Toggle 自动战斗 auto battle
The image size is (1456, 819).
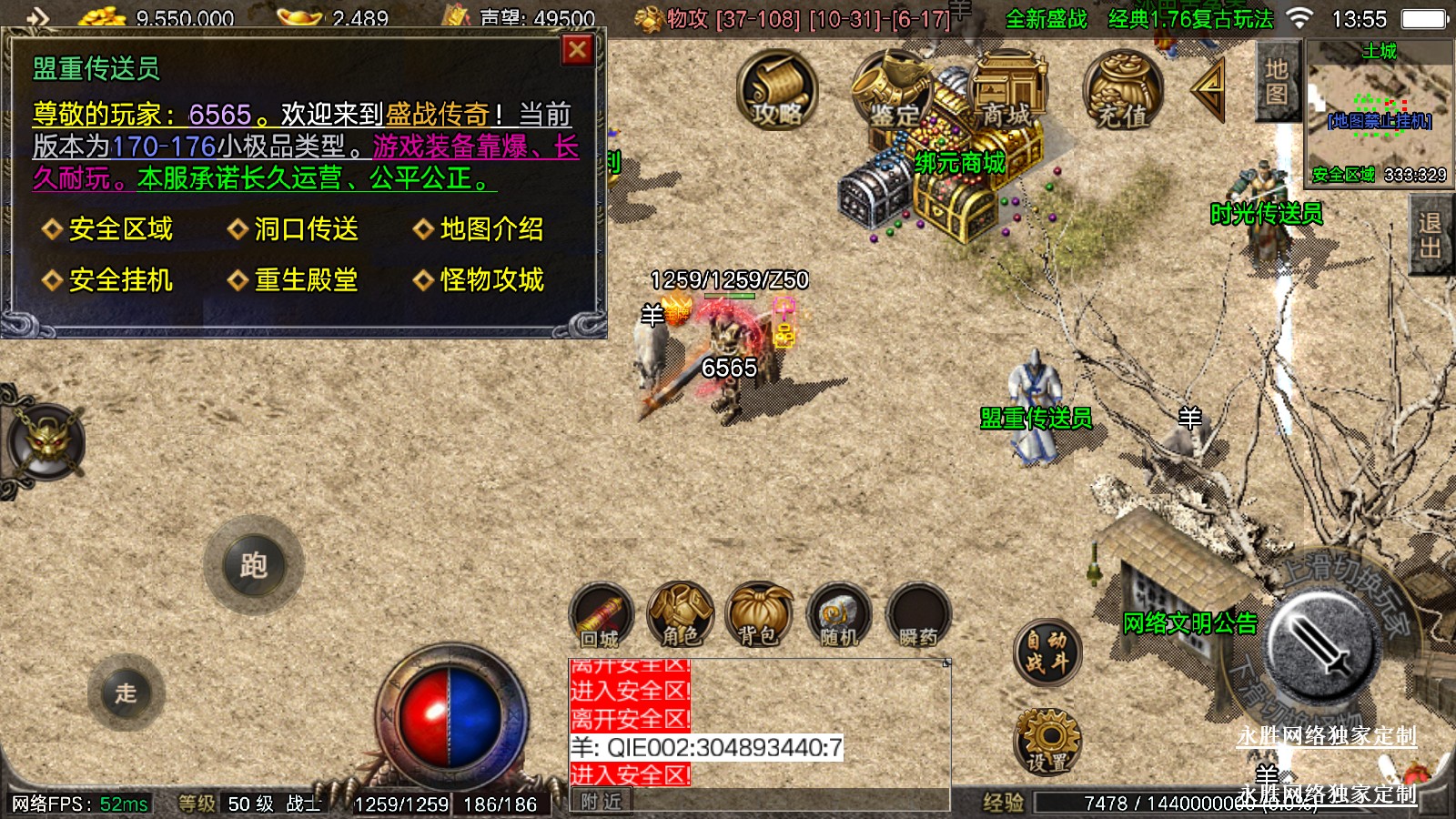pos(1047,652)
